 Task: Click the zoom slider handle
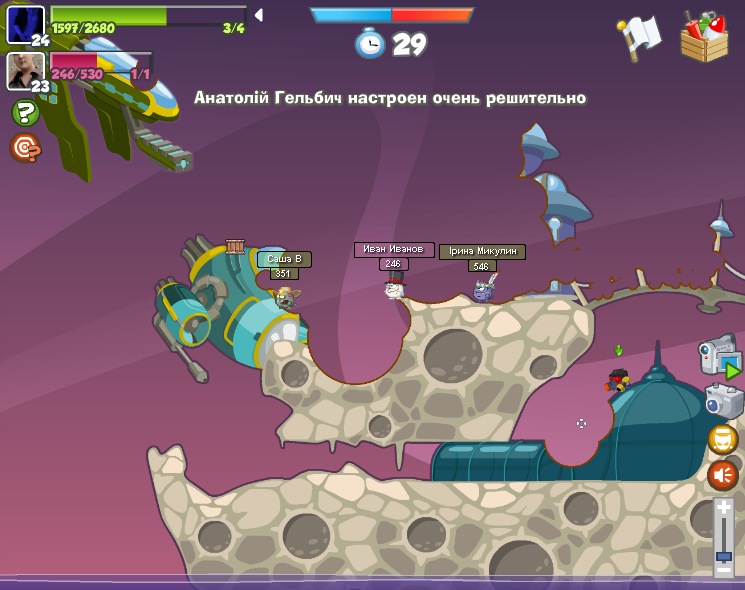point(723,555)
